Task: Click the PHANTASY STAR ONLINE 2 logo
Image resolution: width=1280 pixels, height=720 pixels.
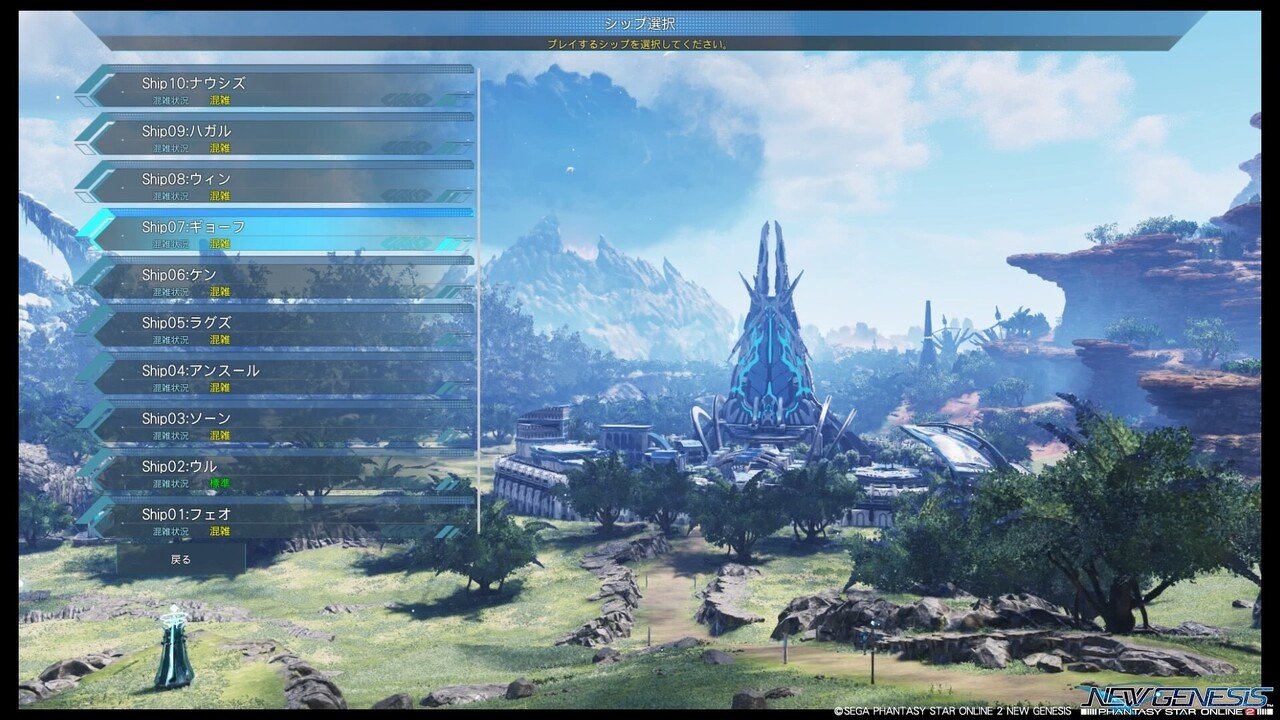Action: coord(1180,712)
